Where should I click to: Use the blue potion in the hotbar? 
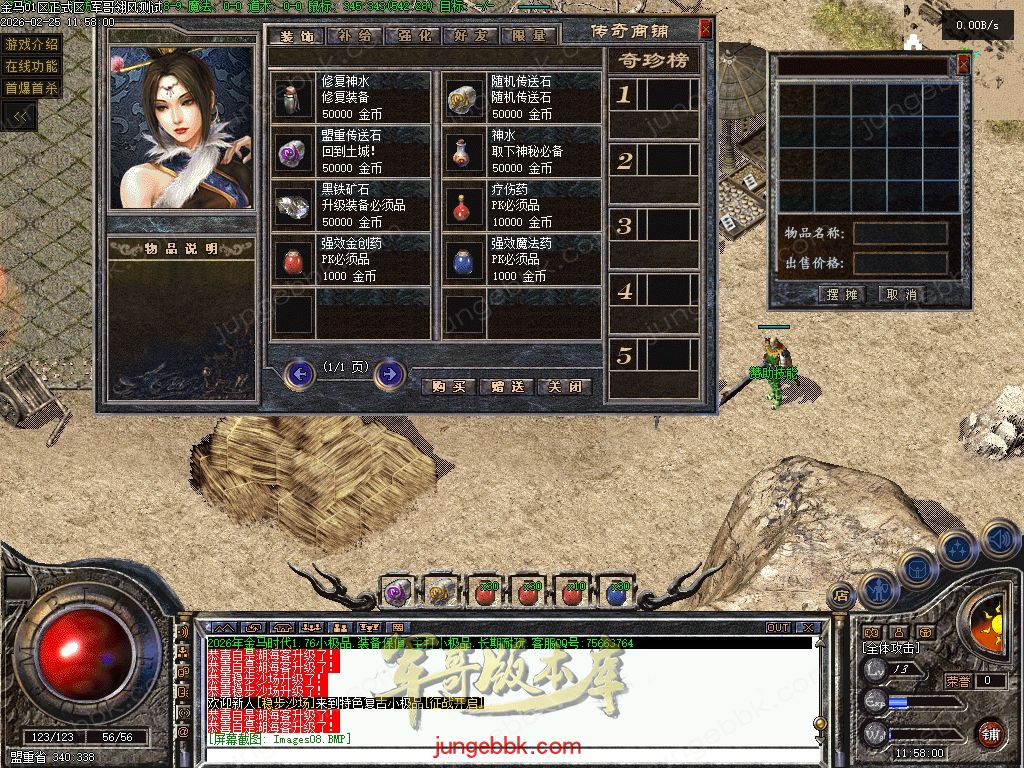point(616,592)
